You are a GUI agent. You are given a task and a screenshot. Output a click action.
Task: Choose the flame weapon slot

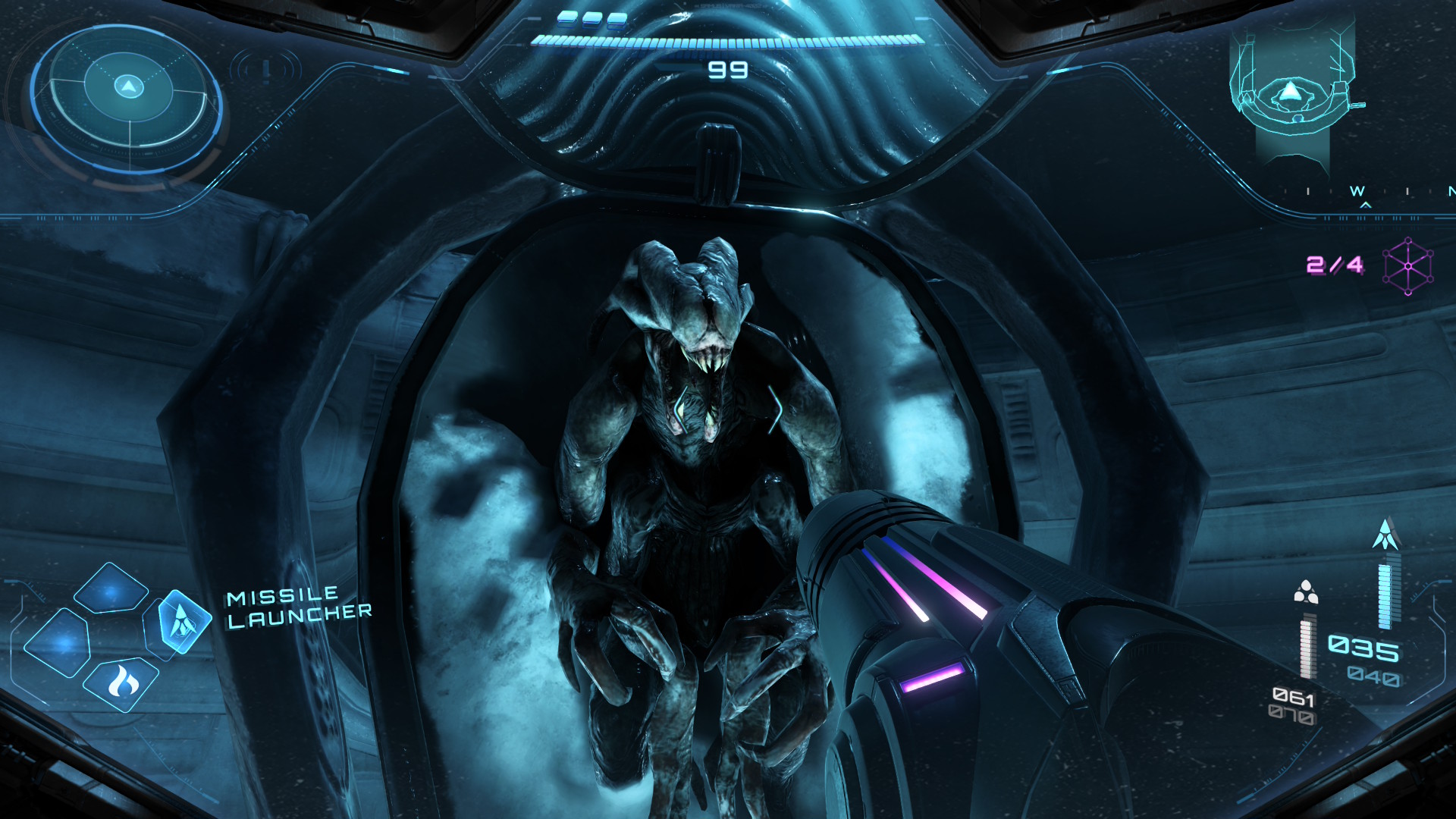click(x=121, y=682)
